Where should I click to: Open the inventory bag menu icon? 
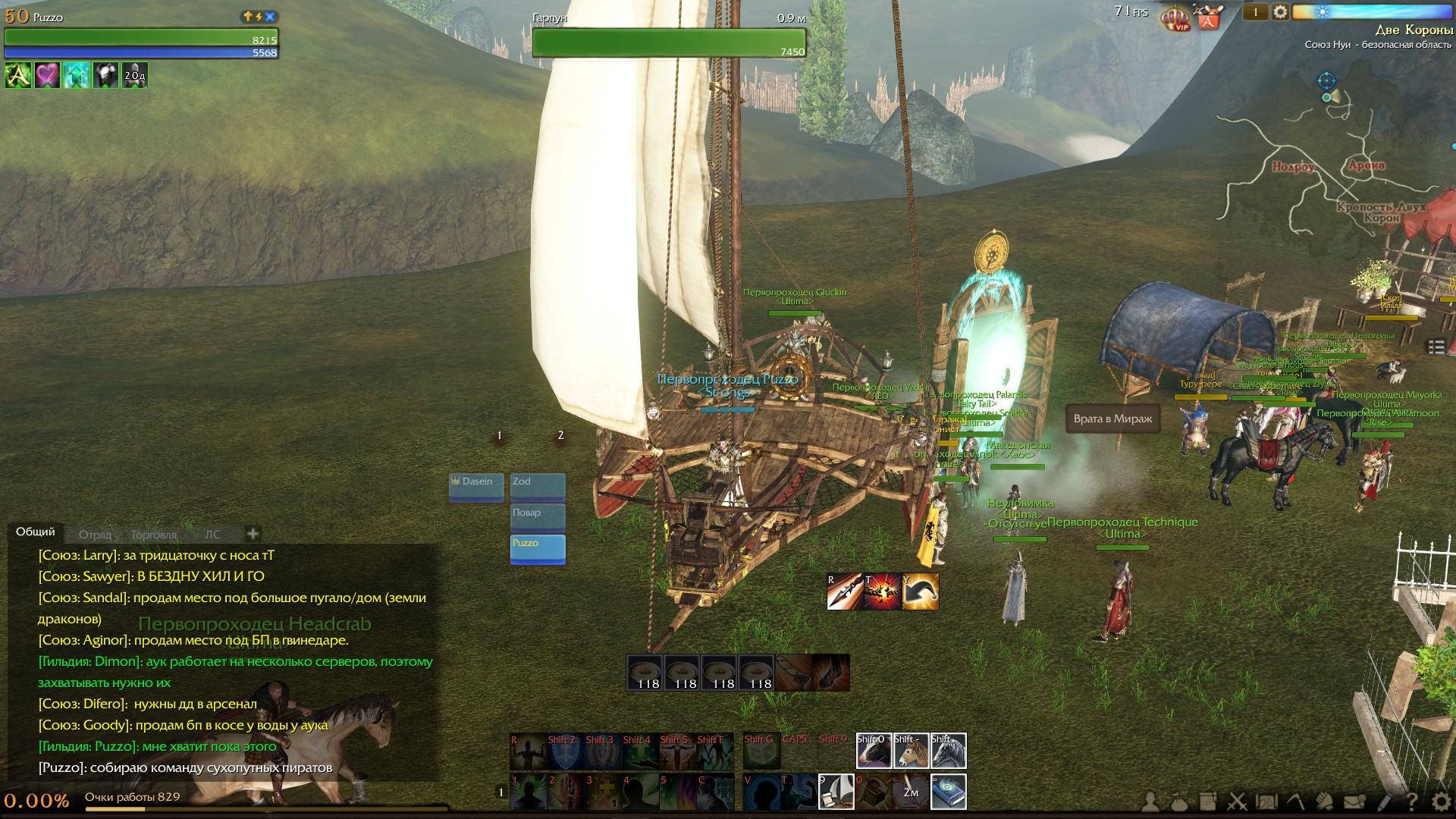1179,802
